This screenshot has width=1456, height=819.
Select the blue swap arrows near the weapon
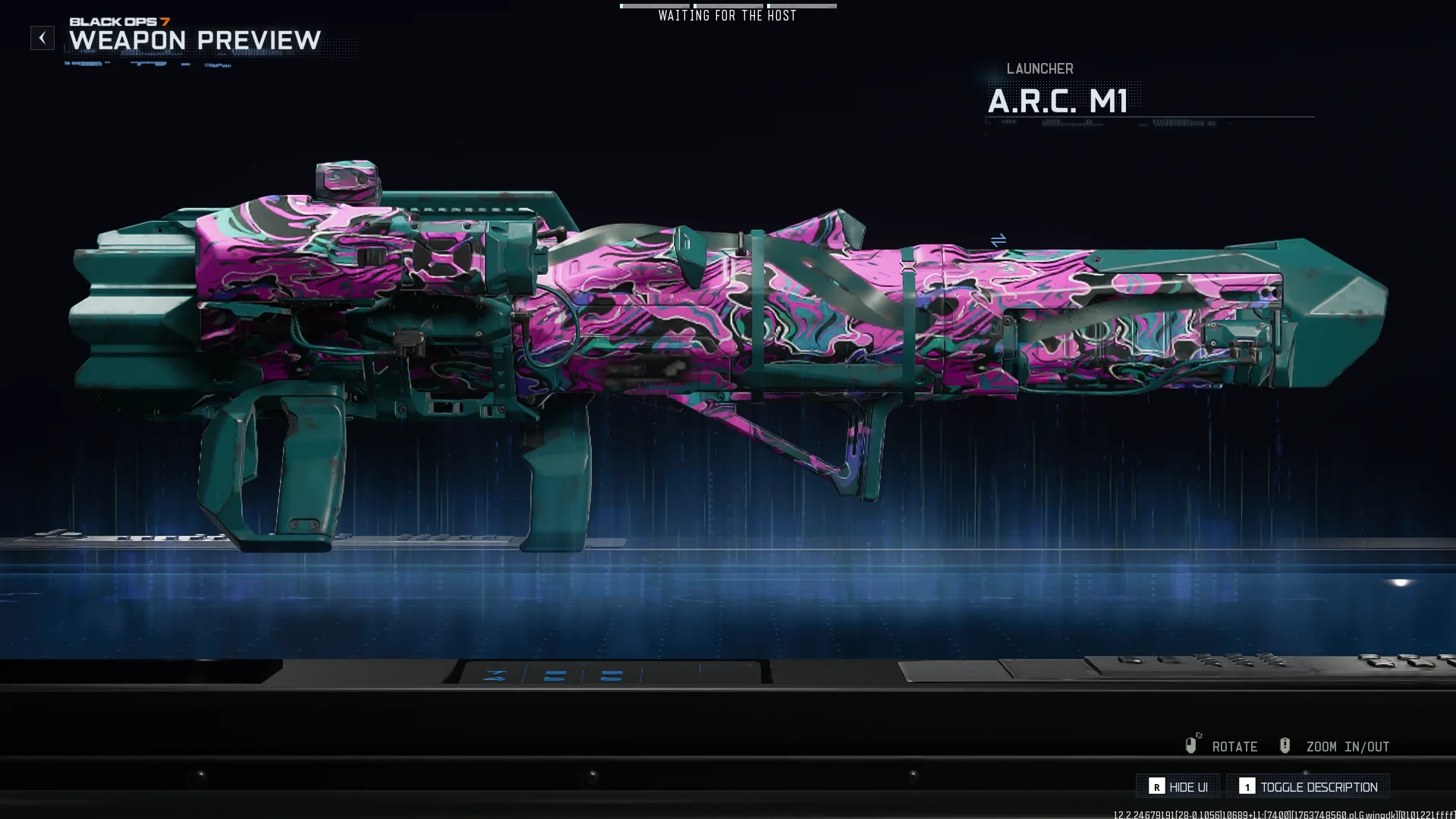point(998,239)
